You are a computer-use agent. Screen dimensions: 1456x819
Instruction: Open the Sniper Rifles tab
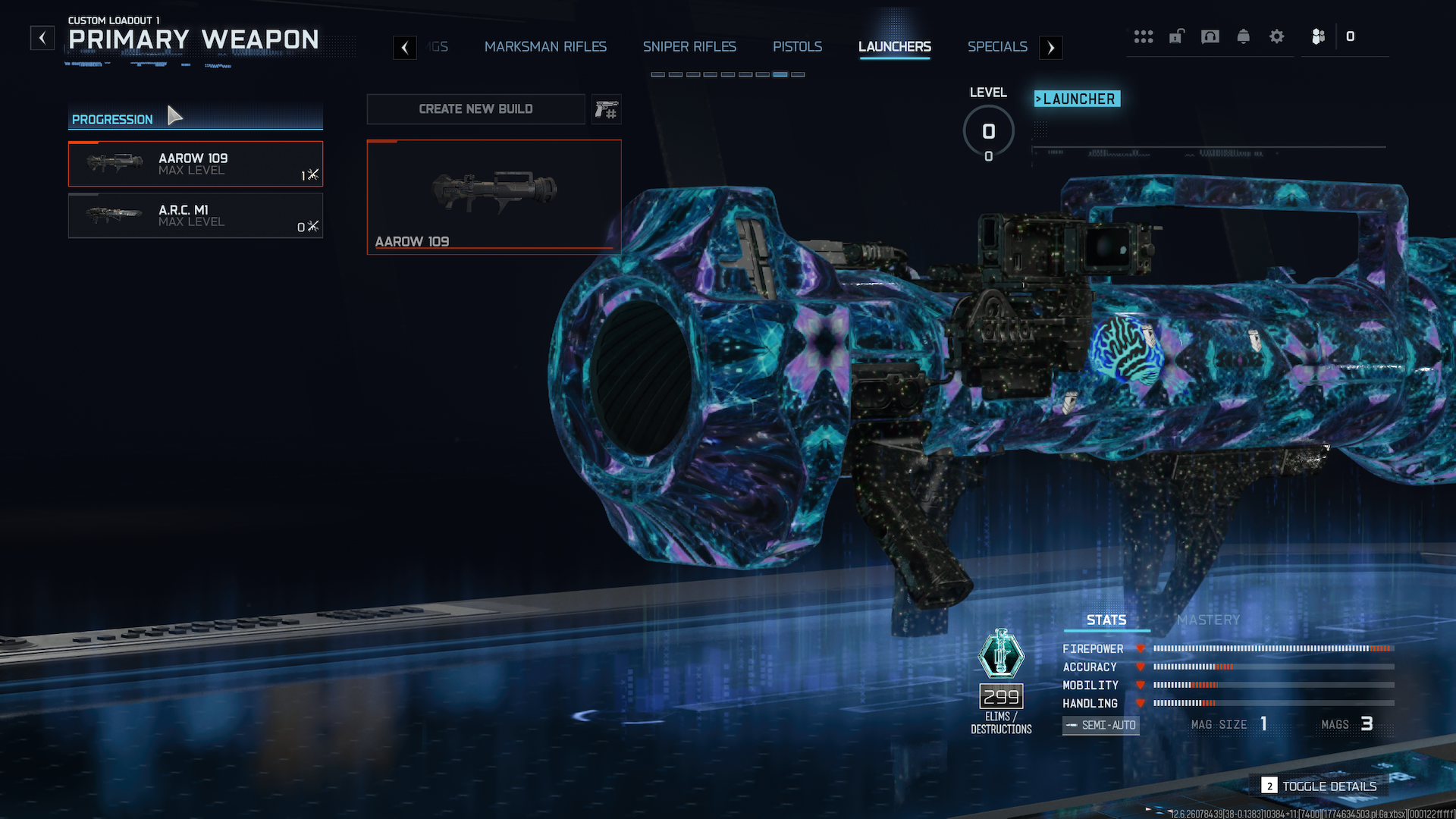[x=689, y=47]
